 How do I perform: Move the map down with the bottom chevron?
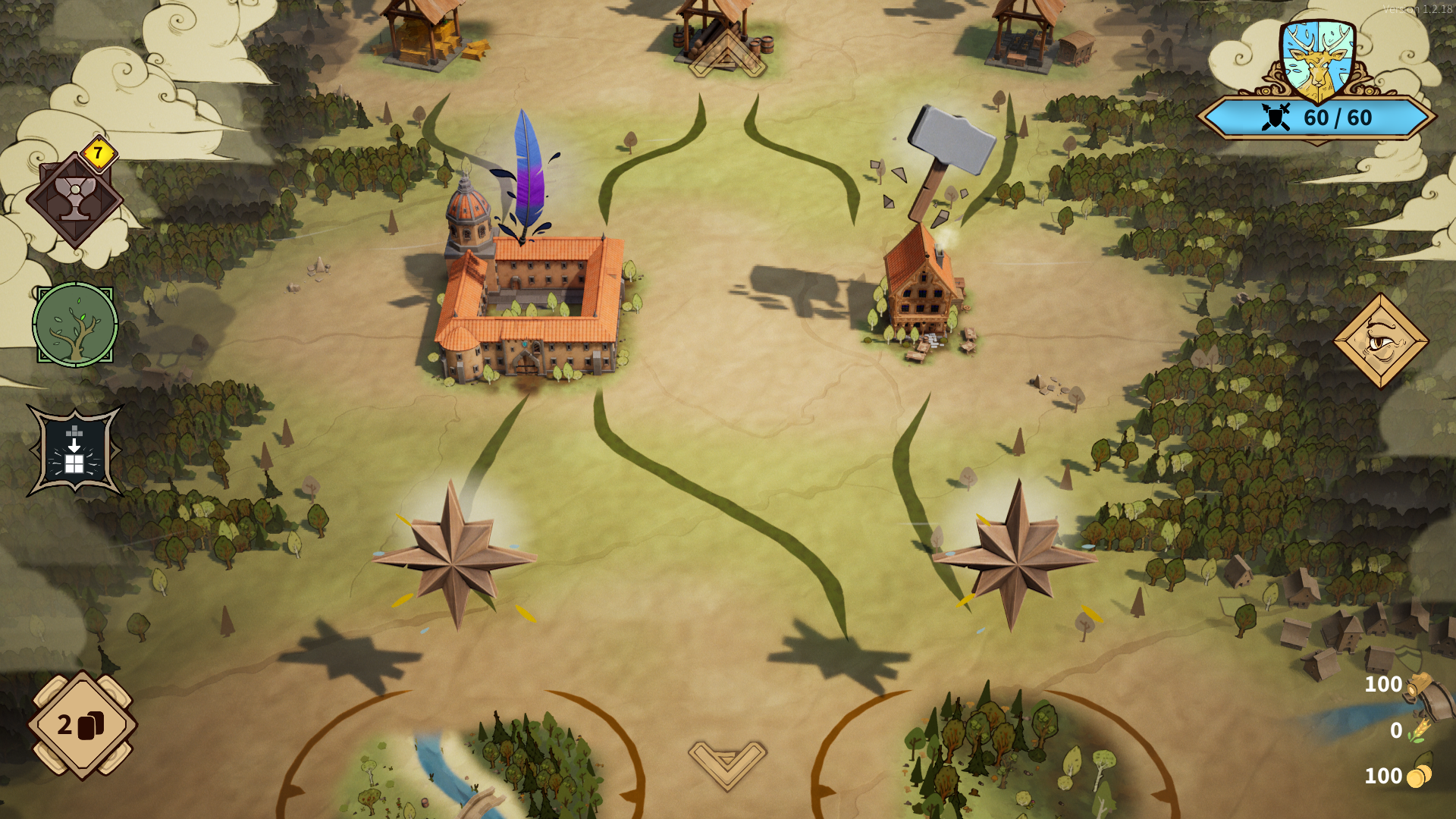click(x=726, y=763)
